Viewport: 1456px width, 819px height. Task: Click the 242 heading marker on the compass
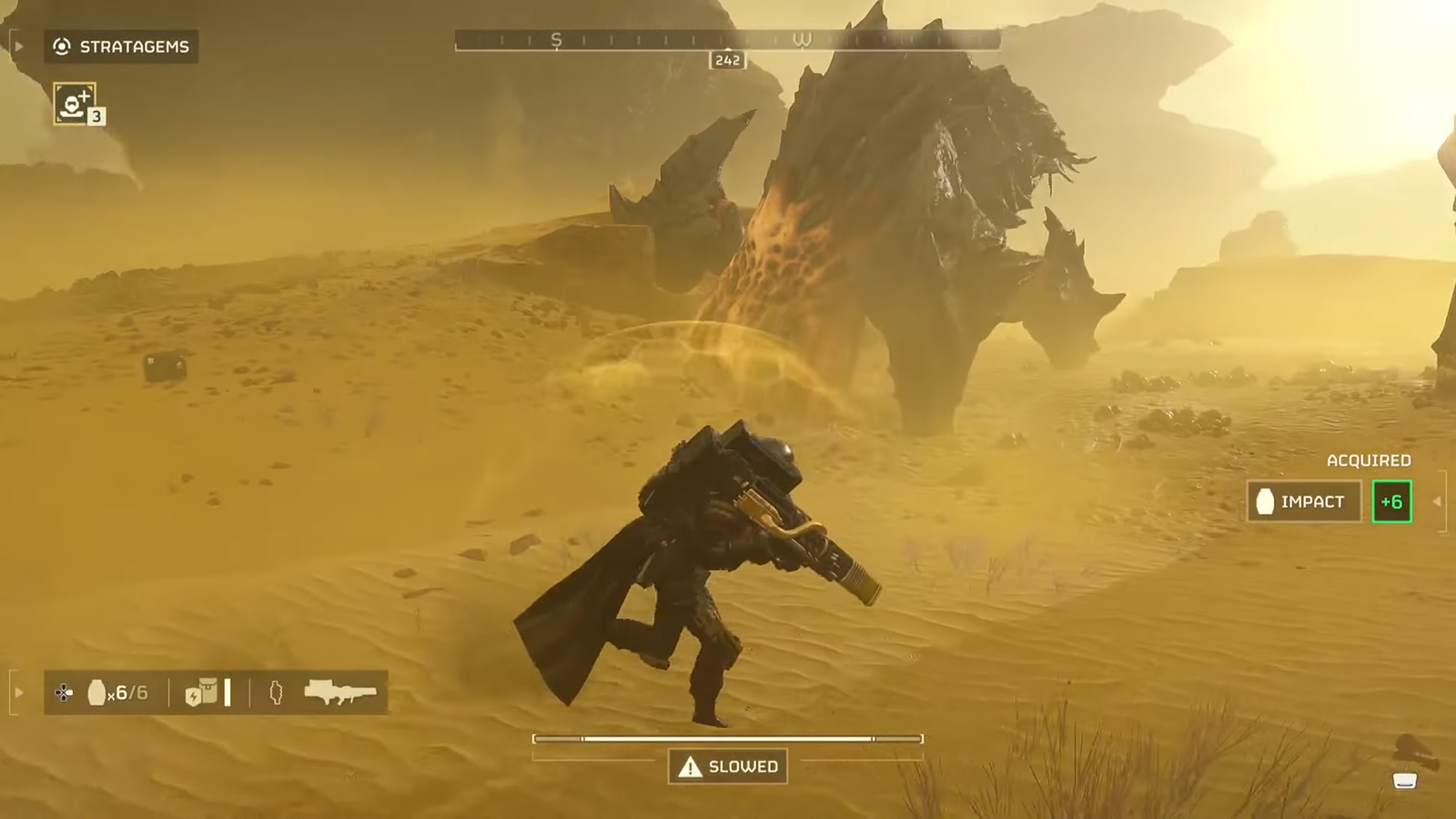click(727, 61)
